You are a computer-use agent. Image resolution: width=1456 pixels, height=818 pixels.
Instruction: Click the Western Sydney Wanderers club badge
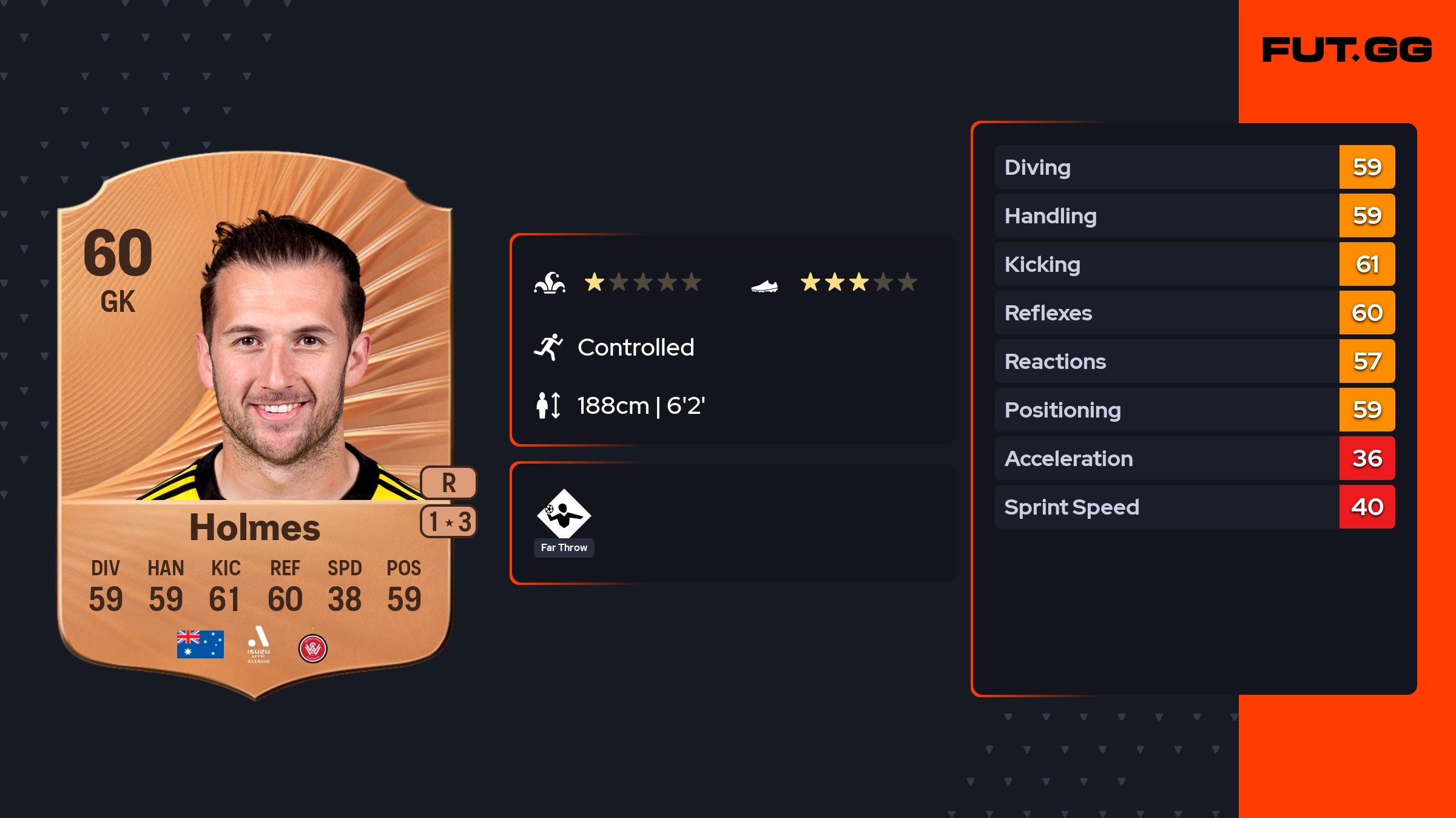point(313,648)
